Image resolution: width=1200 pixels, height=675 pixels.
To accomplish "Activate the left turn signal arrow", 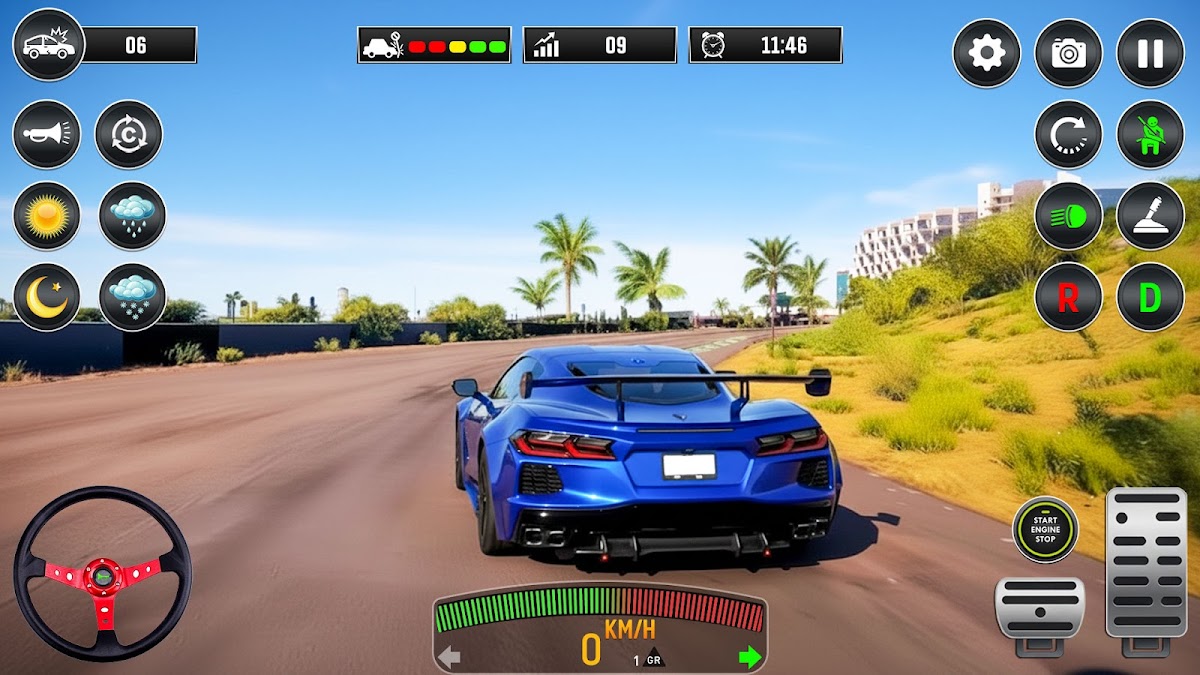I will click(449, 657).
